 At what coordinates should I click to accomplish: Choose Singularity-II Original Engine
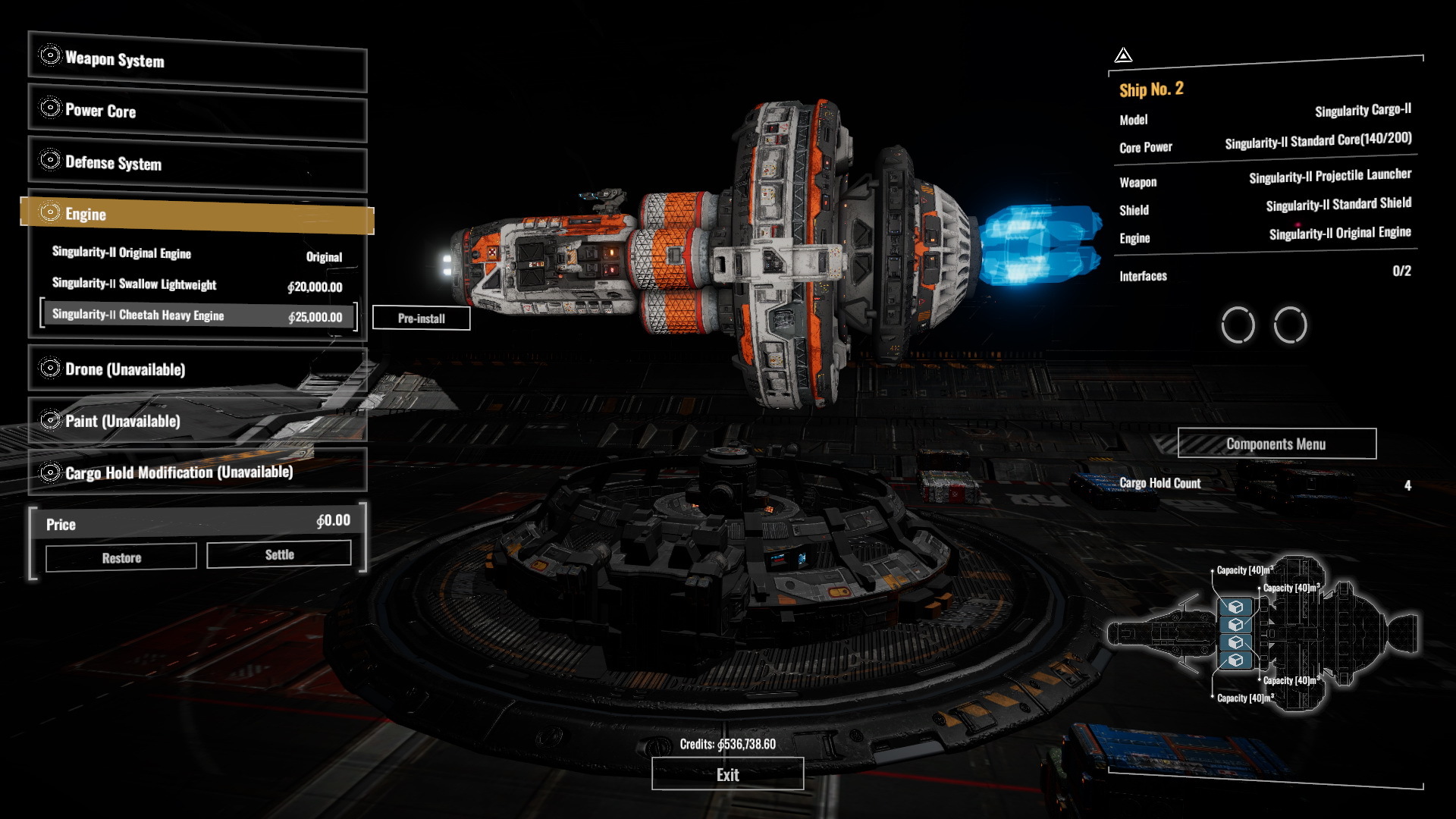(x=197, y=254)
